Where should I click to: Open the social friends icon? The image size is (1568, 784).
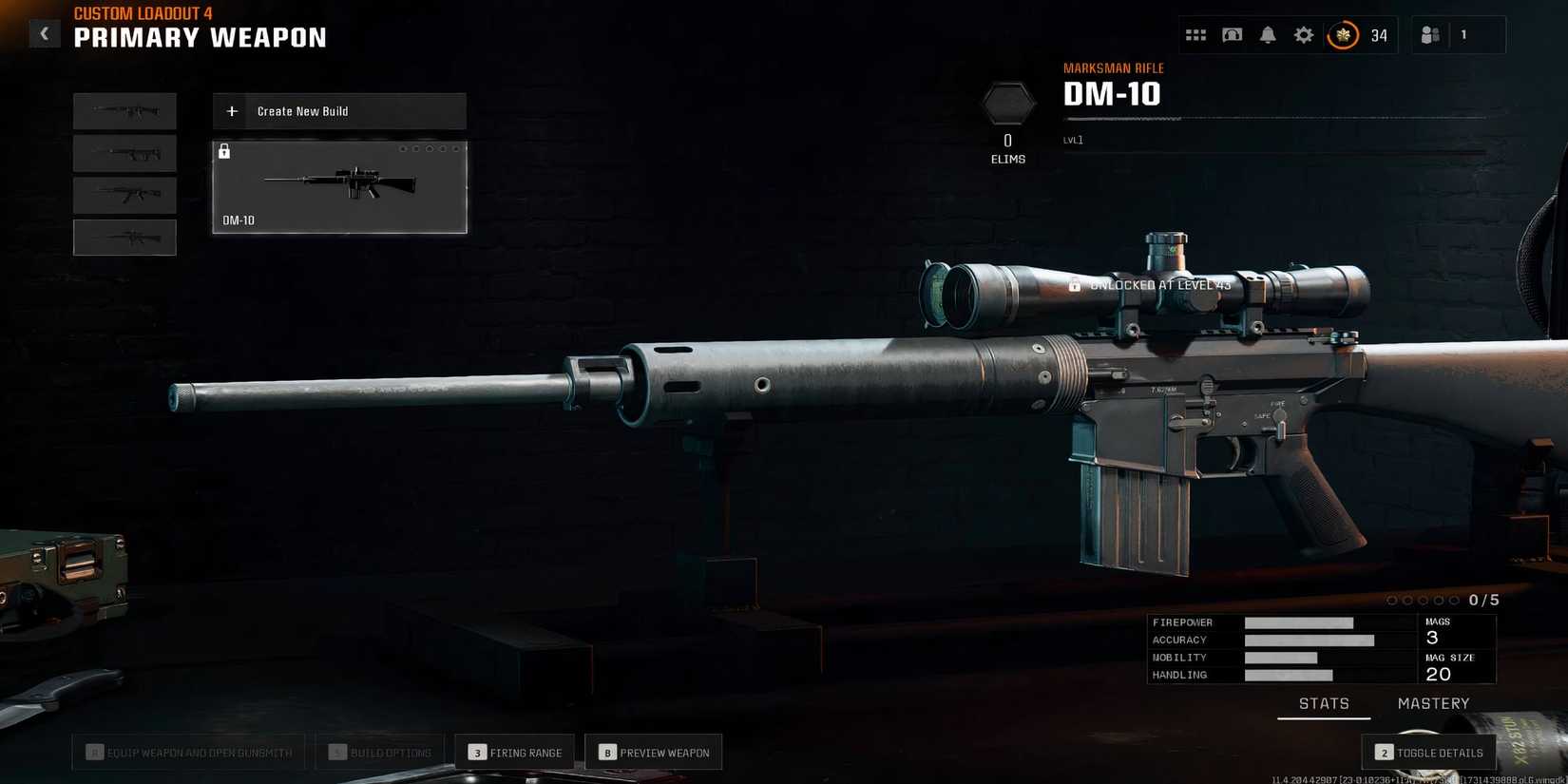(1430, 34)
